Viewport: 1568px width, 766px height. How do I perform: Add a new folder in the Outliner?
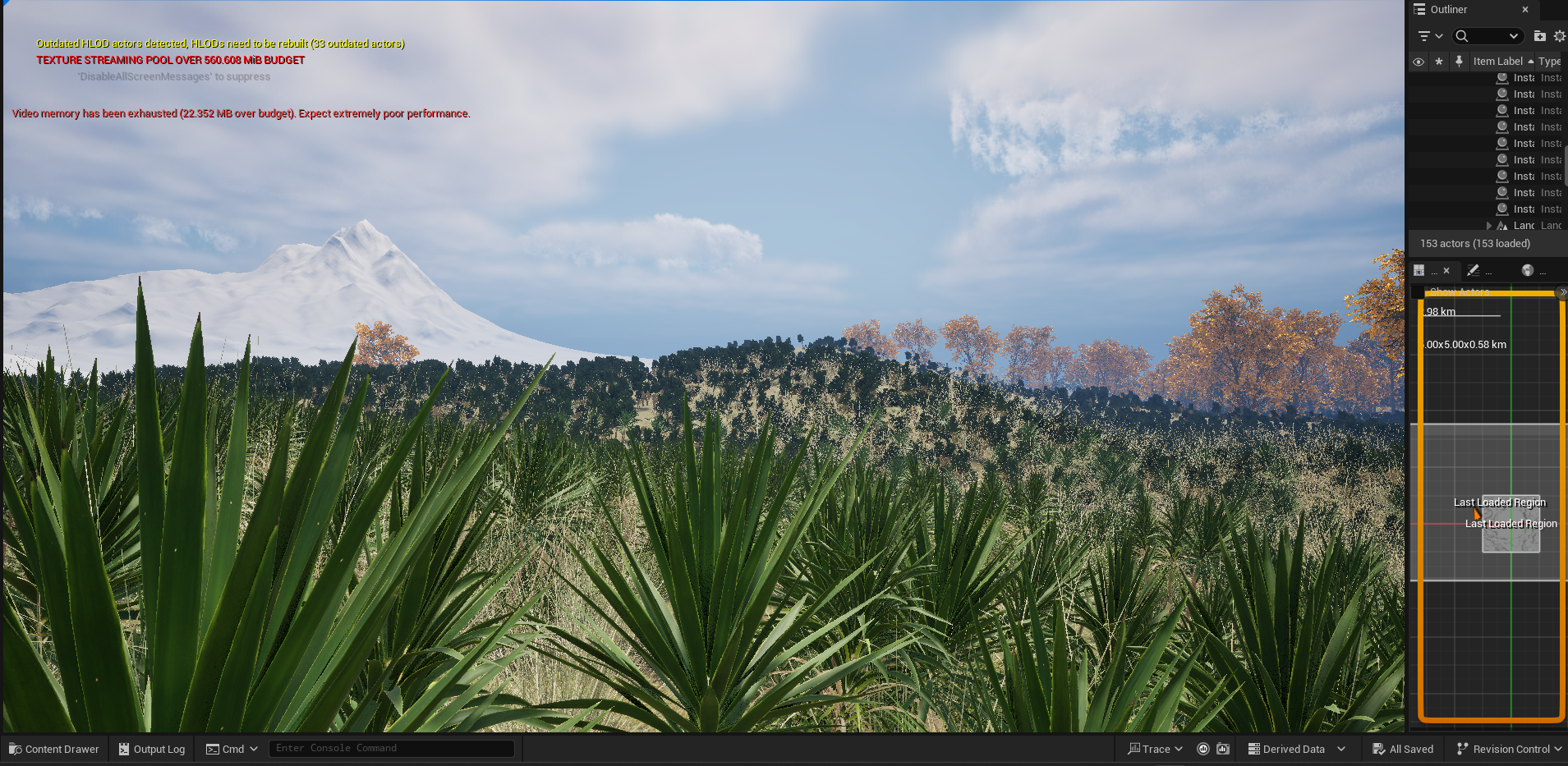coord(1540,36)
